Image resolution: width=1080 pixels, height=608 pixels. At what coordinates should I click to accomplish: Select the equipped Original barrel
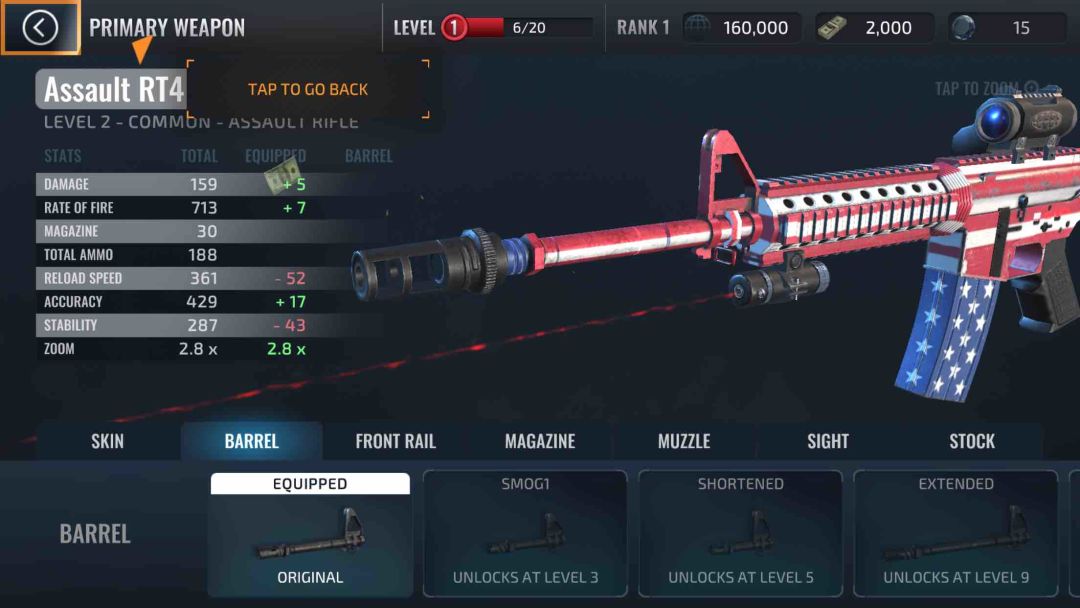pyautogui.click(x=310, y=535)
